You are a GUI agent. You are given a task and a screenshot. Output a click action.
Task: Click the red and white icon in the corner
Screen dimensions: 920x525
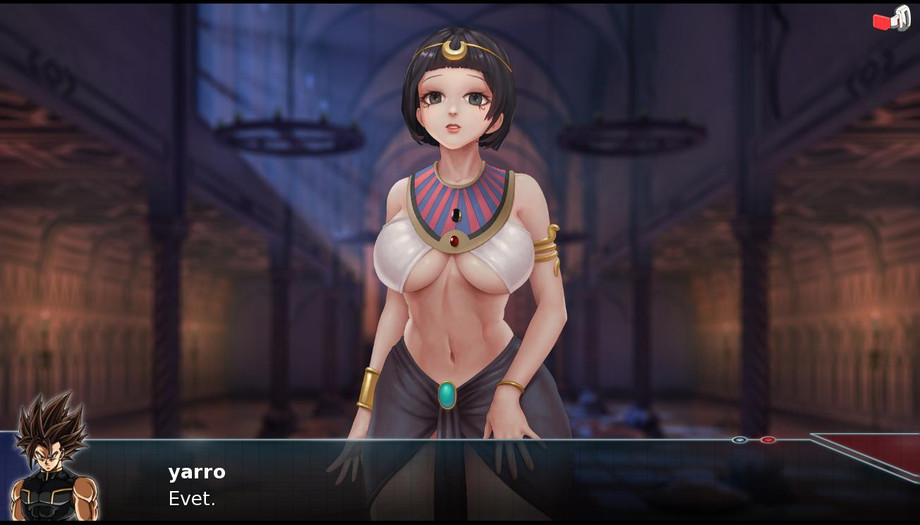[890, 19]
